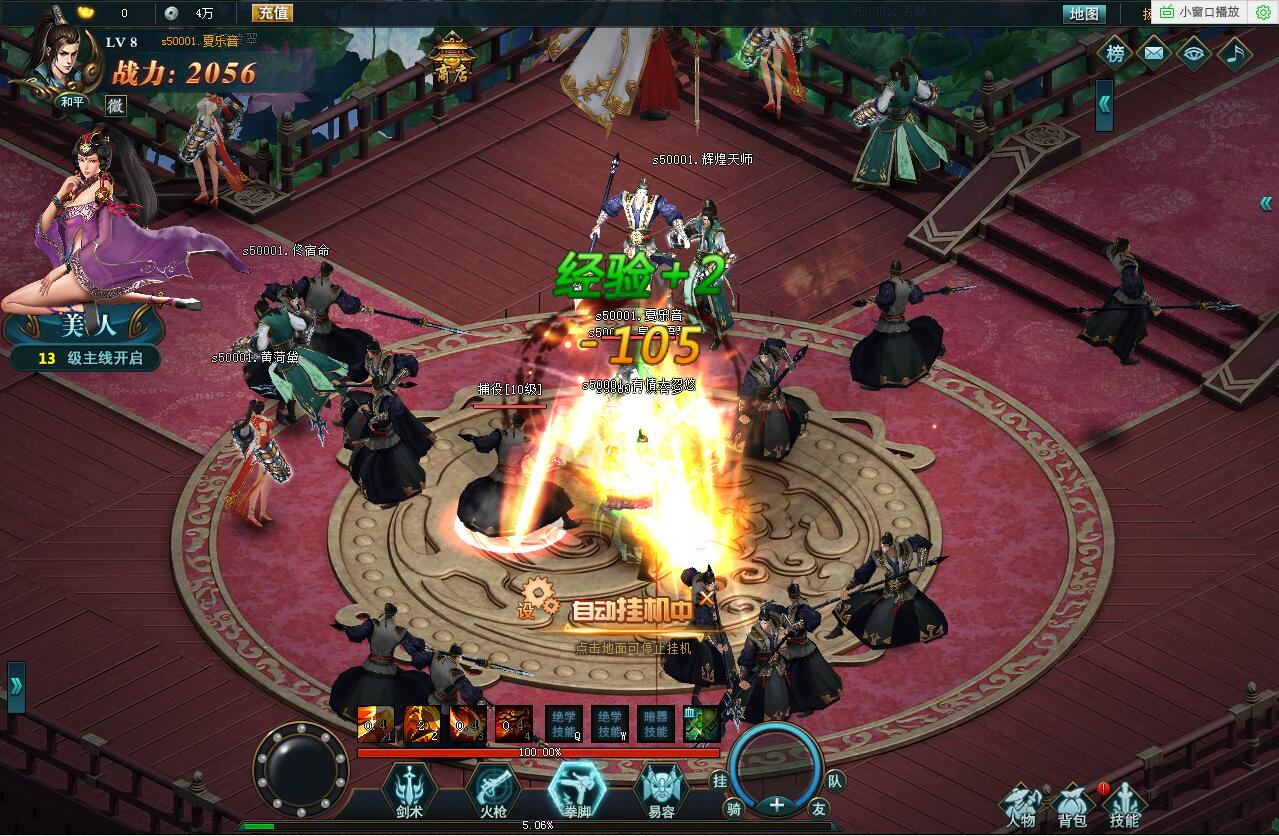
Task: Close the 自动挂机中 auto-battle banner
Action: pos(707,598)
